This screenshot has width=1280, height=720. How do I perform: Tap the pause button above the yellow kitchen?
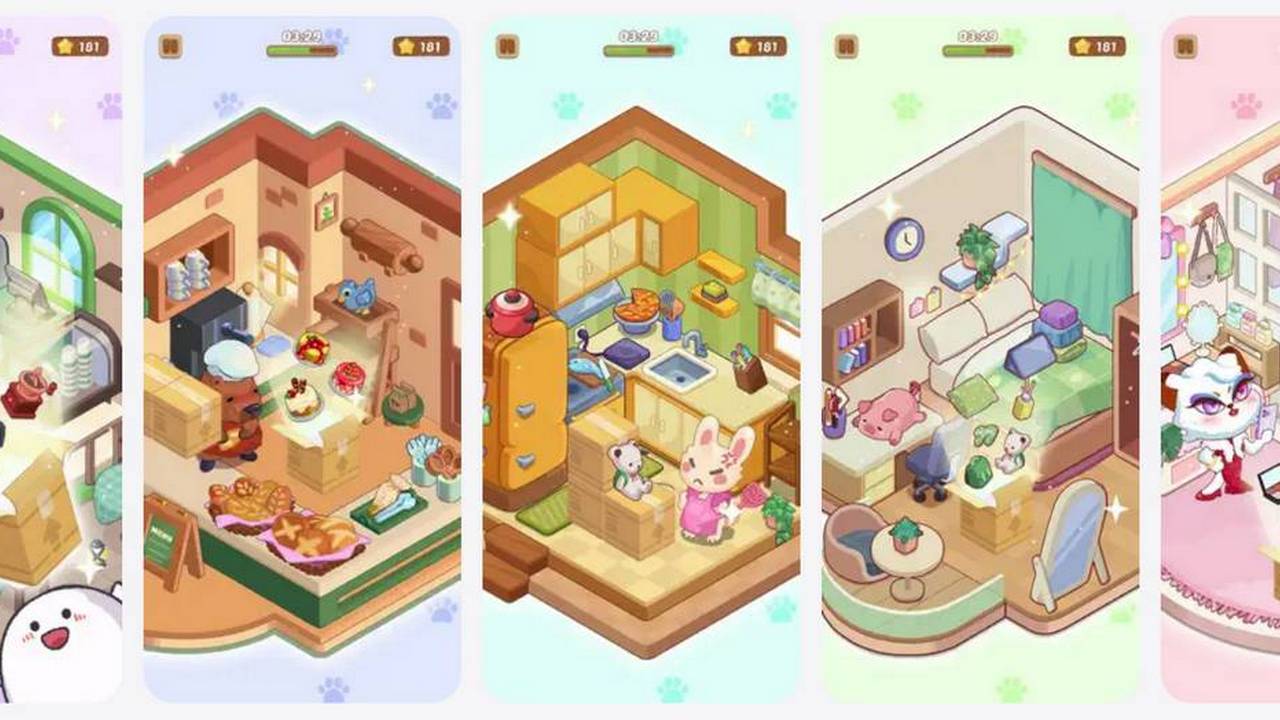click(x=507, y=46)
